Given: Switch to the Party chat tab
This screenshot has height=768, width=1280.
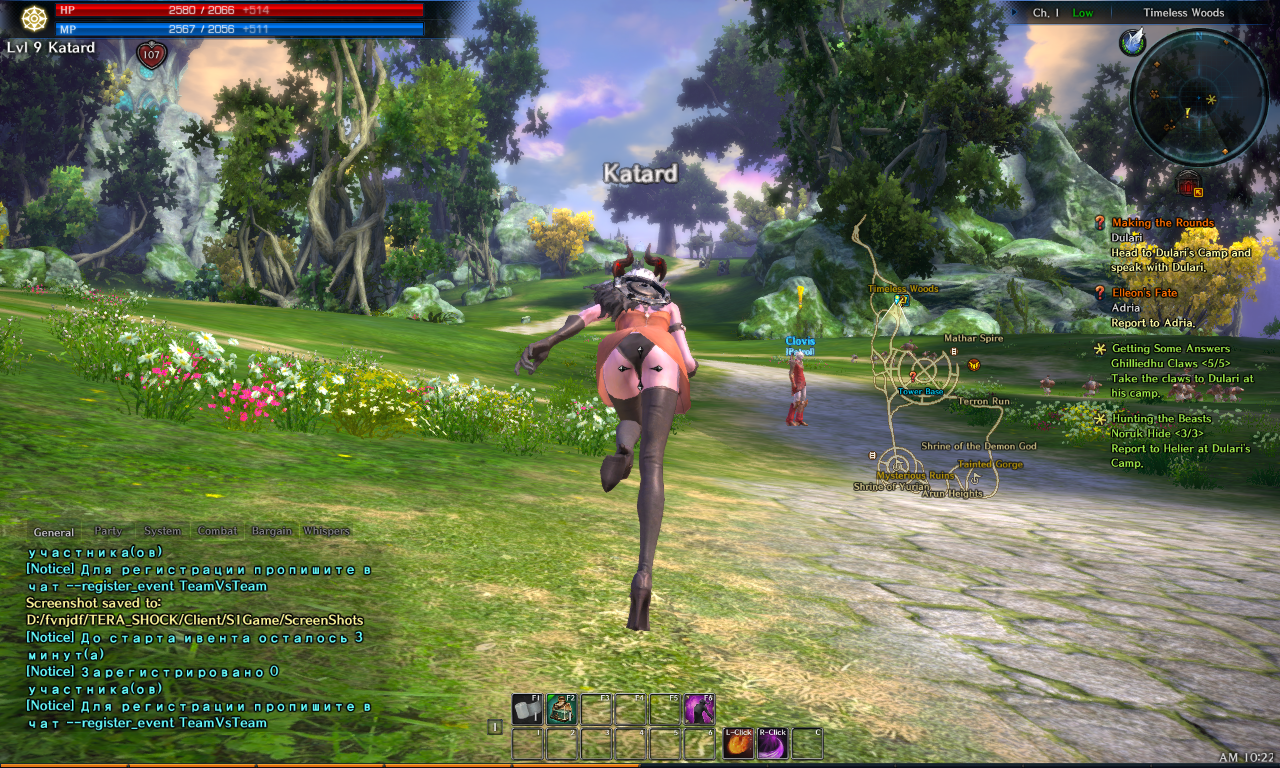Looking at the screenshot, I should 108,531.
